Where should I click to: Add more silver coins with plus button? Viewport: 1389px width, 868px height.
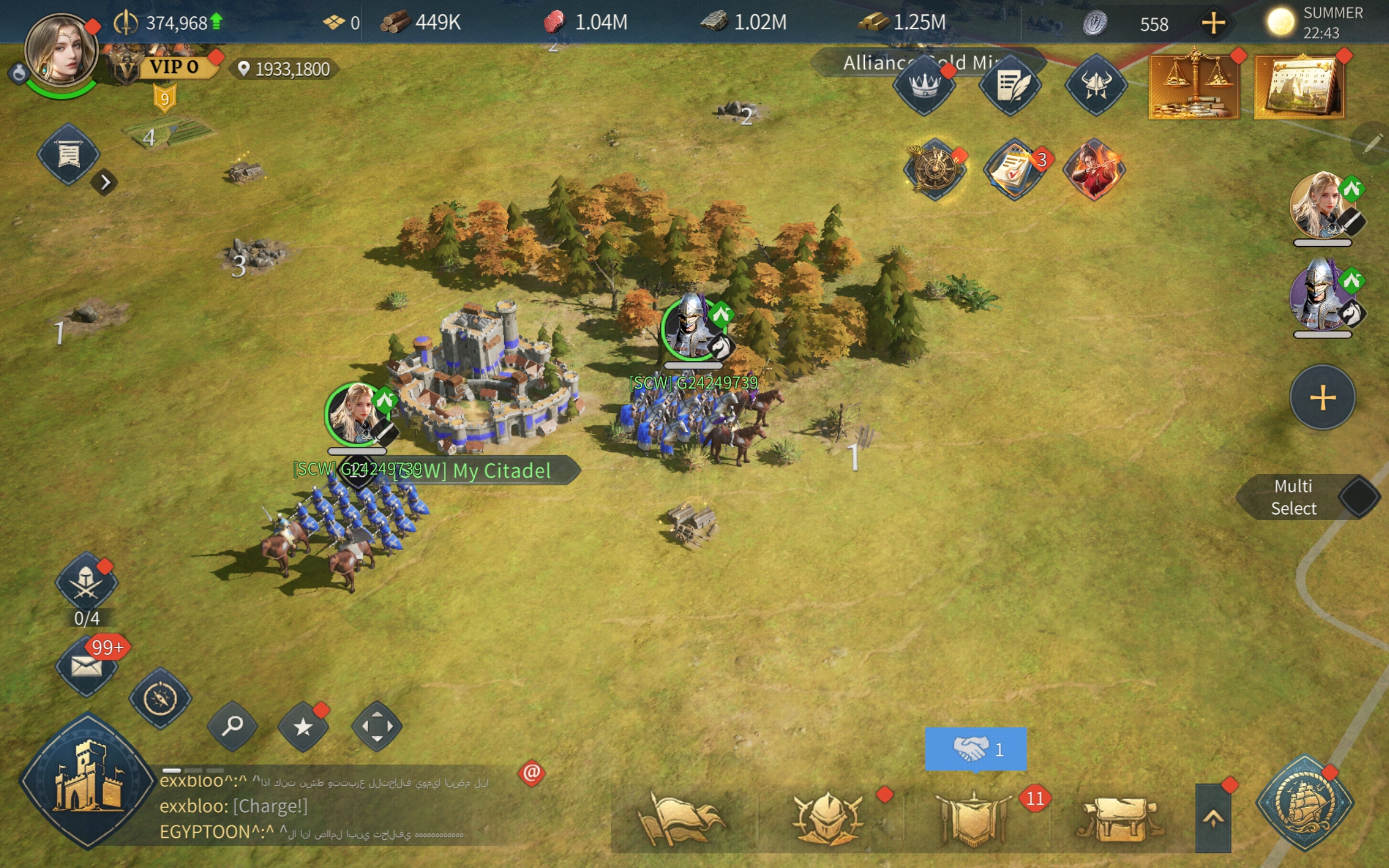click(x=1213, y=23)
